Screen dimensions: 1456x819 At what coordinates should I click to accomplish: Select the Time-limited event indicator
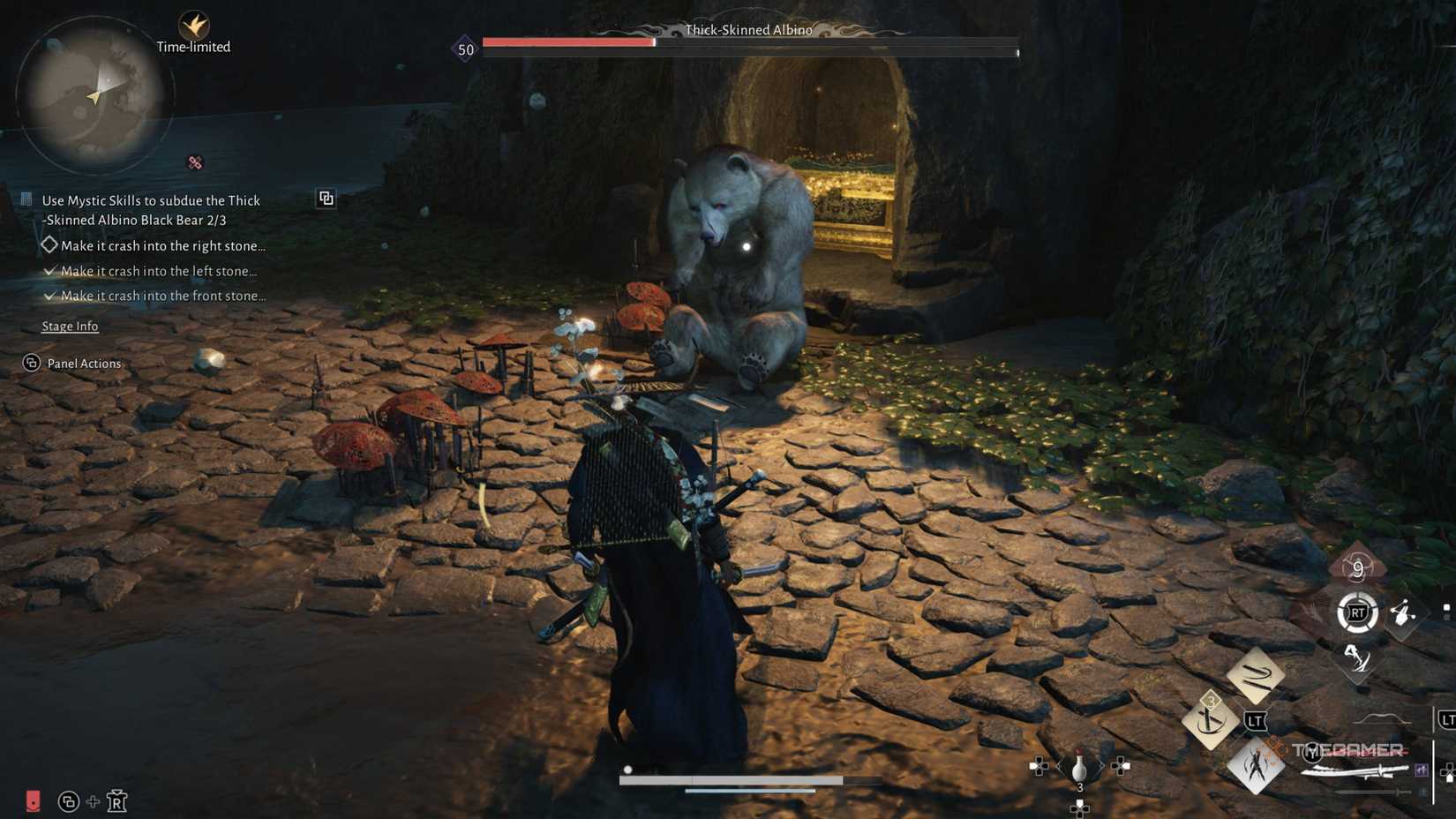click(x=192, y=35)
